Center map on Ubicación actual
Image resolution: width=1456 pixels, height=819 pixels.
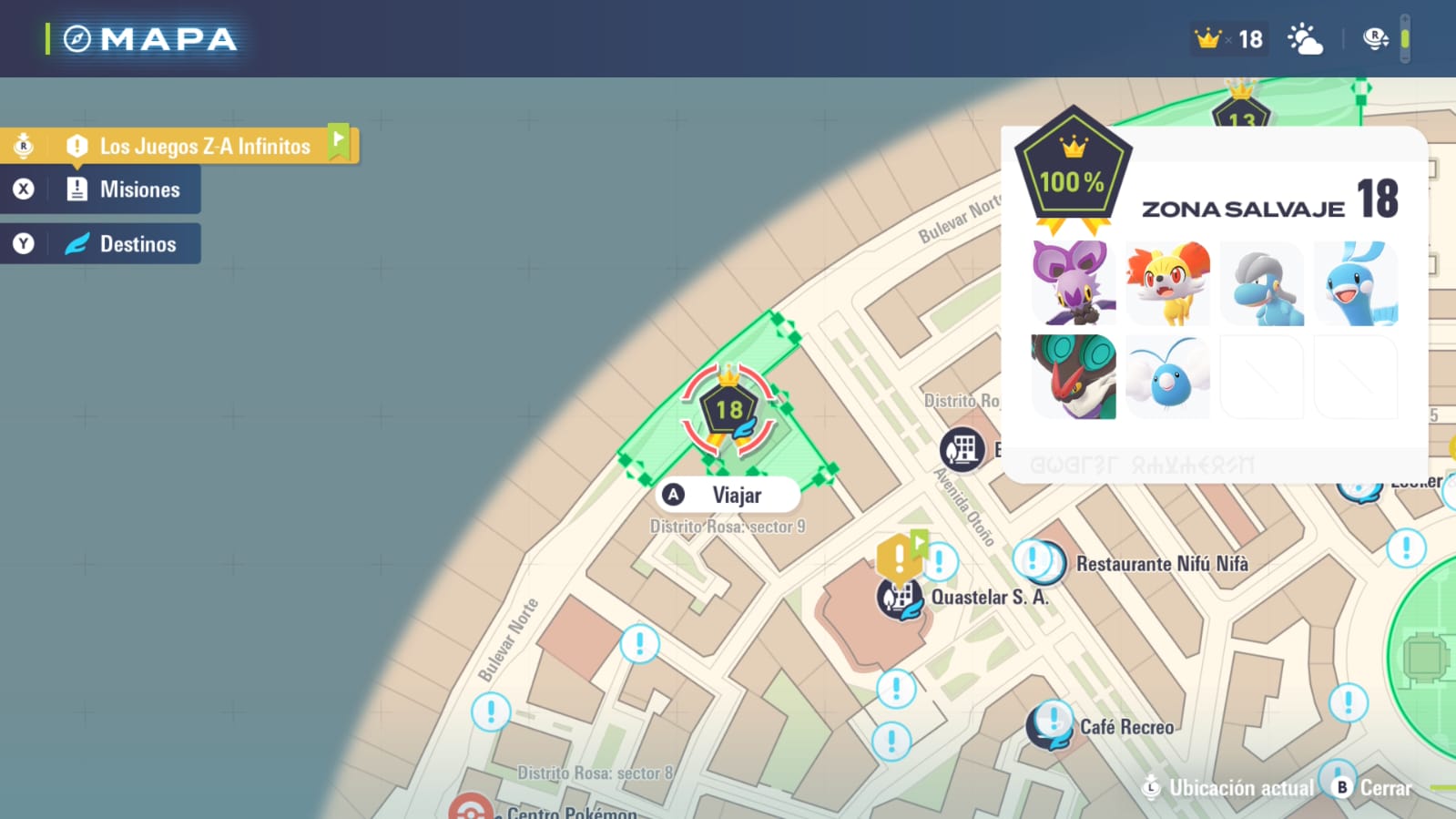pyautogui.click(x=1228, y=788)
